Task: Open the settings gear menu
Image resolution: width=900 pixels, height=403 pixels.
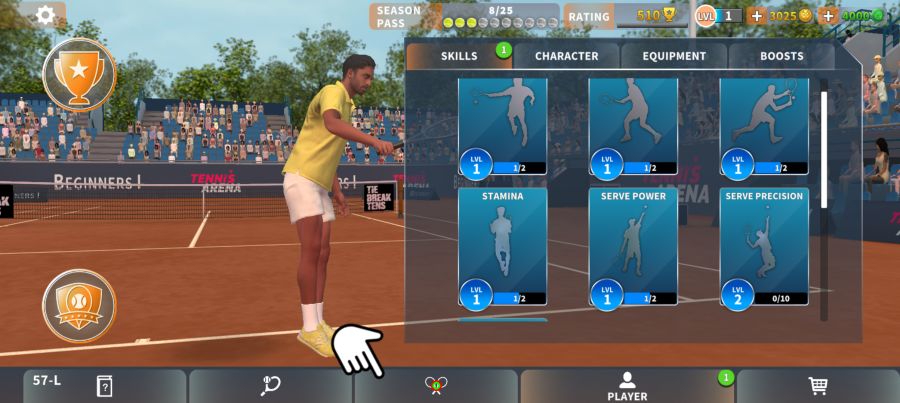Action: 45,15
